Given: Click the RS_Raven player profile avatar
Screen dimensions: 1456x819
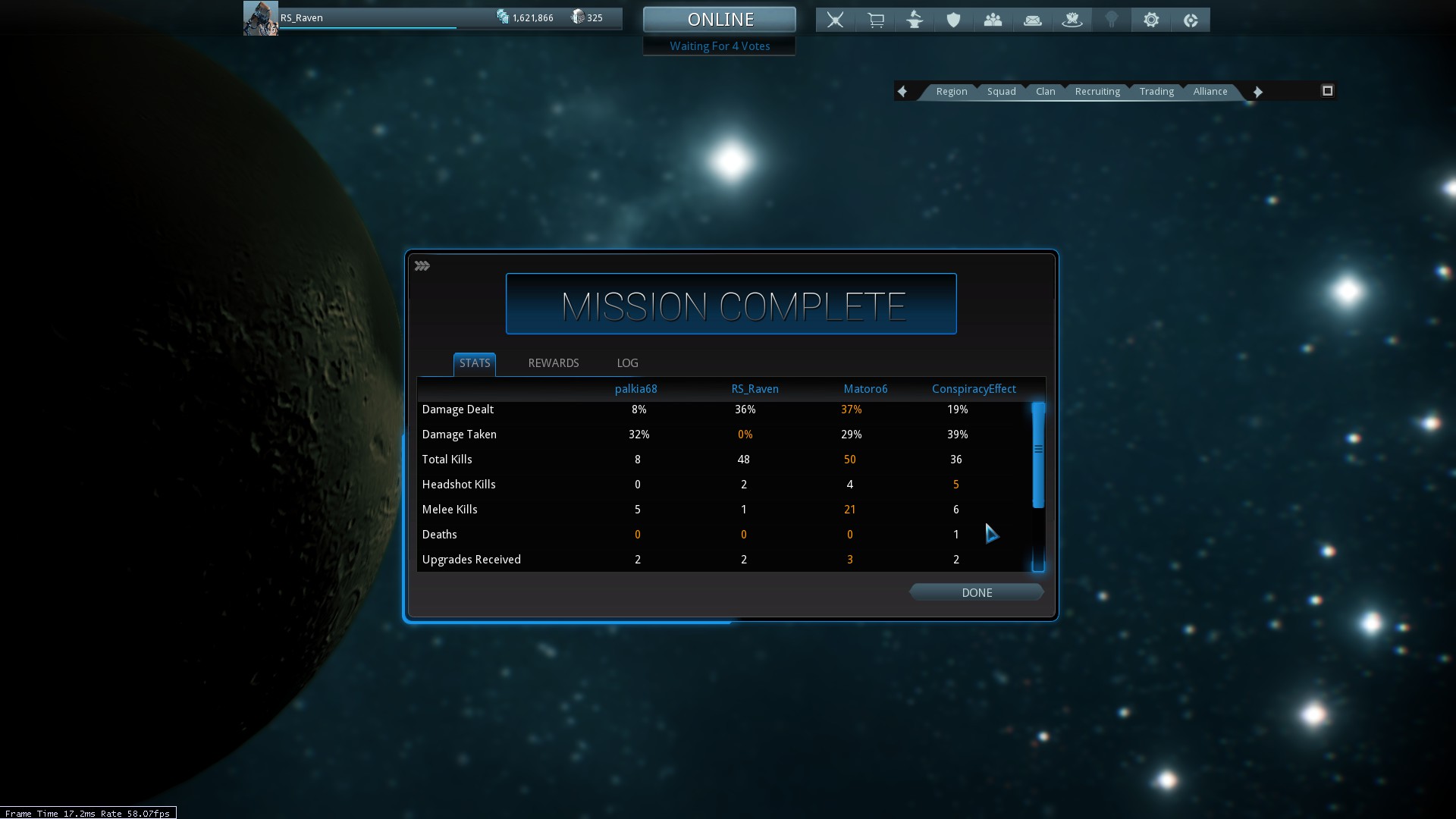Looking at the screenshot, I should (x=260, y=18).
